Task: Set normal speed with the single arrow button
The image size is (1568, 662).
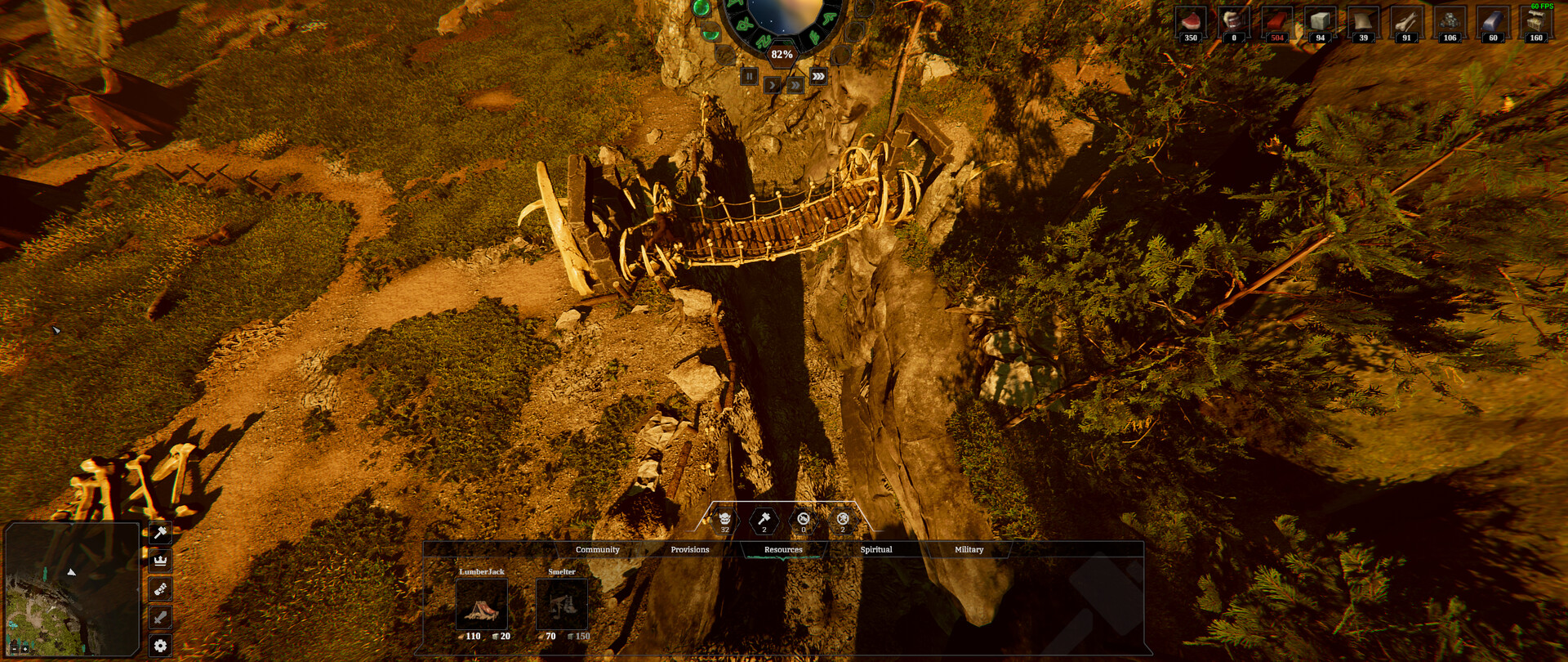Action: pyautogui.click(x=772, y=85)
